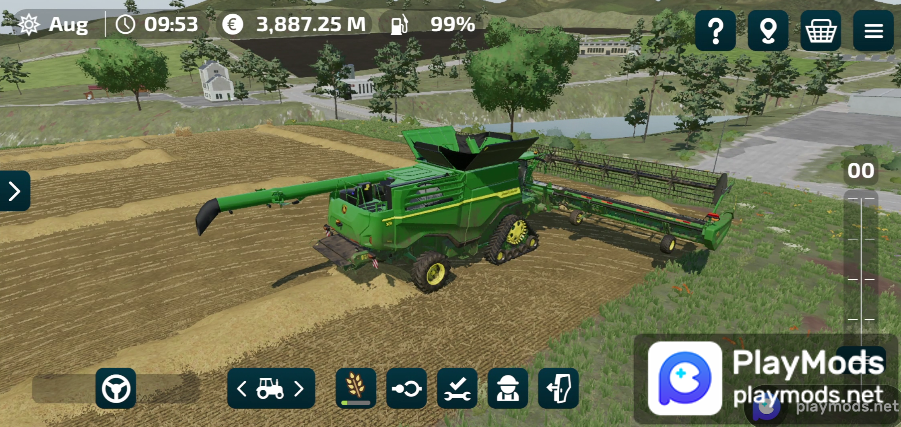Switch to the previous vehicle
The width and height of the screenshot is (901, 427).
click(242, 389)
